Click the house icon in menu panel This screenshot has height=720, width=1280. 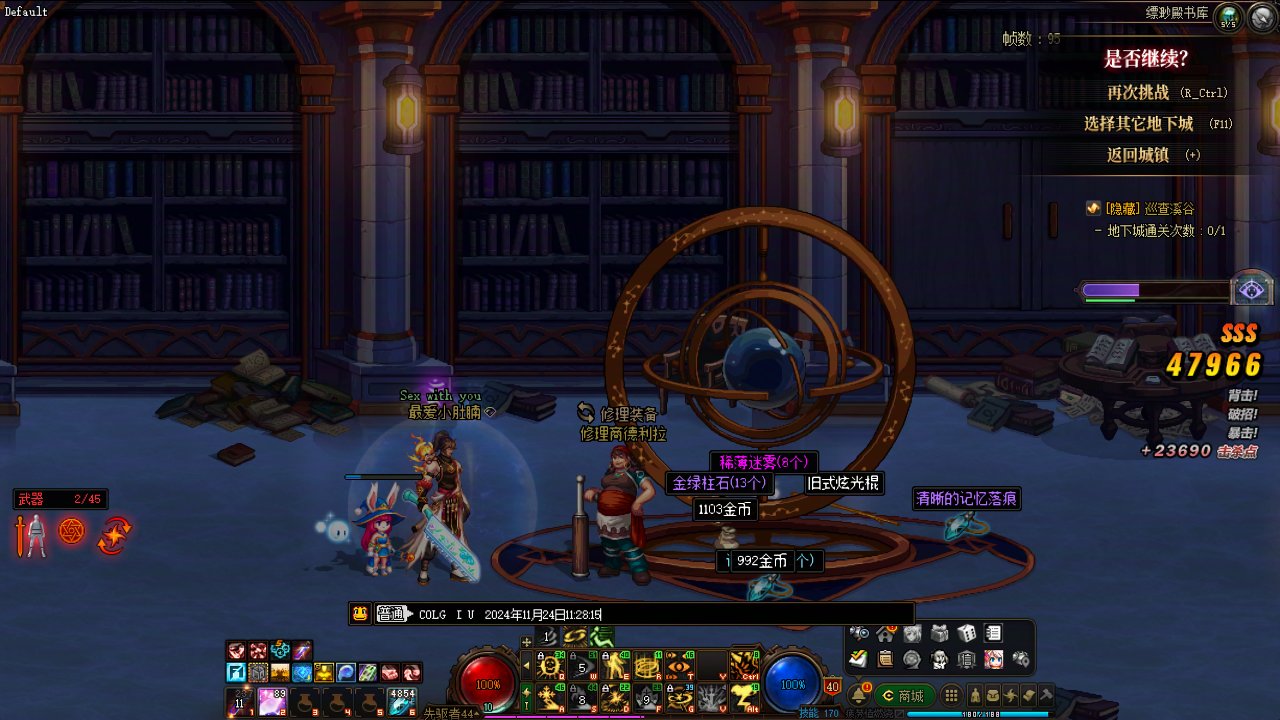885,633
